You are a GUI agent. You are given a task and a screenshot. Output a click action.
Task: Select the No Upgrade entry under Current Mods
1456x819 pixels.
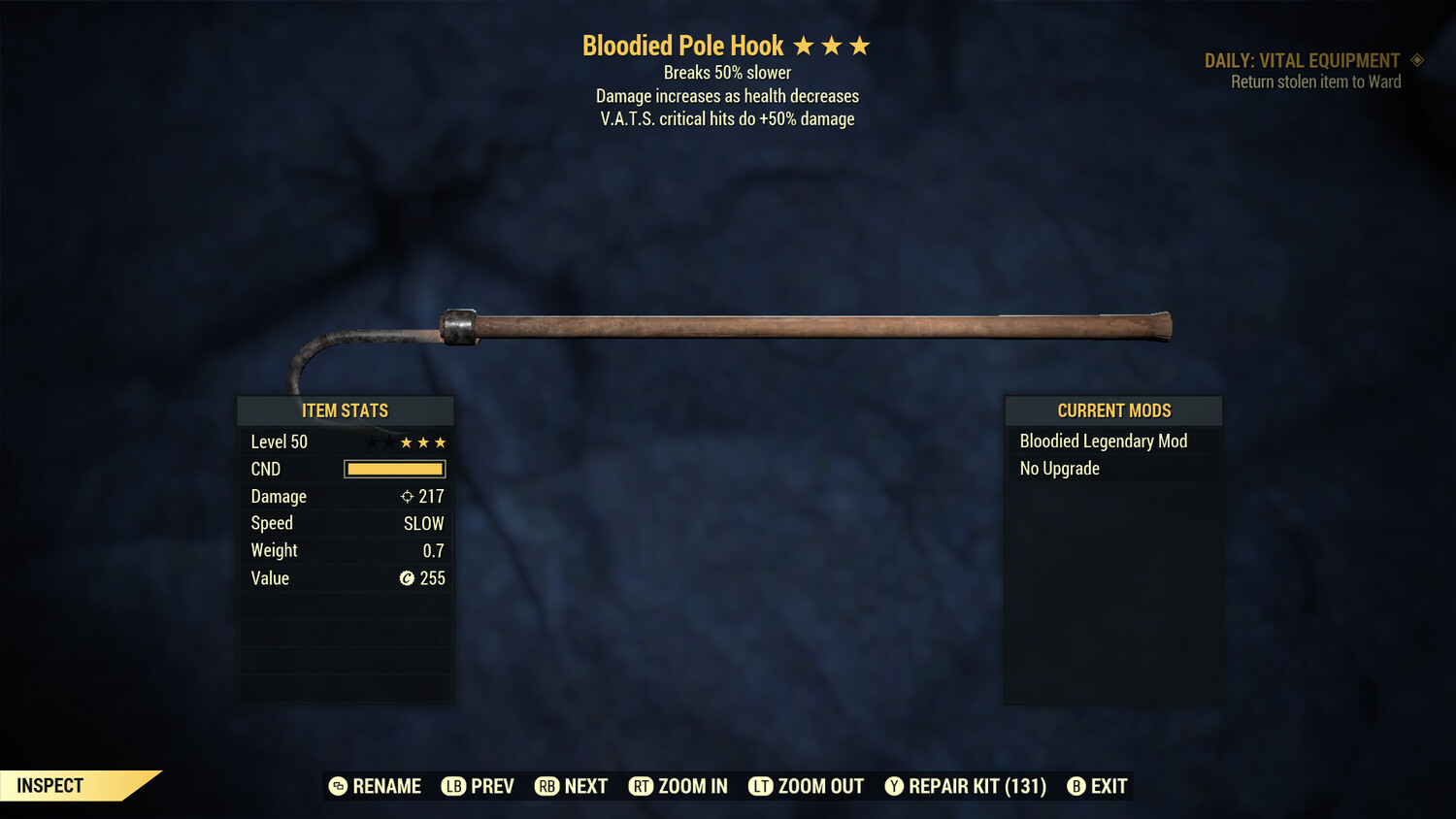[x=1058, y=468]
